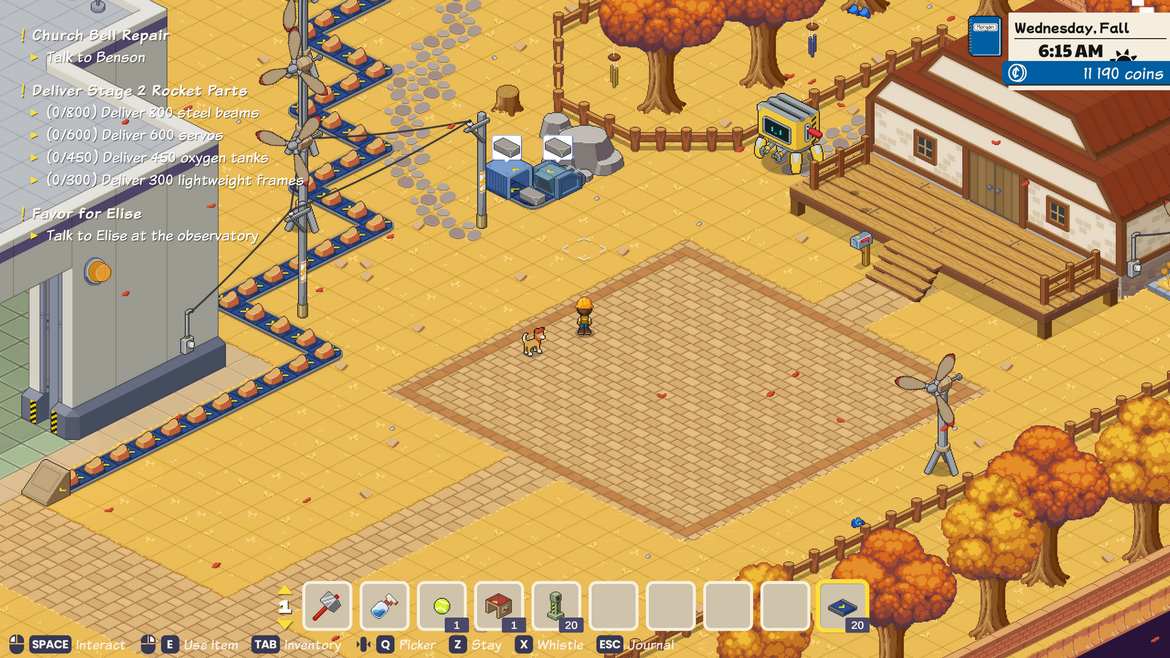Click the highlighted blue conveyor tile slot

843,606
